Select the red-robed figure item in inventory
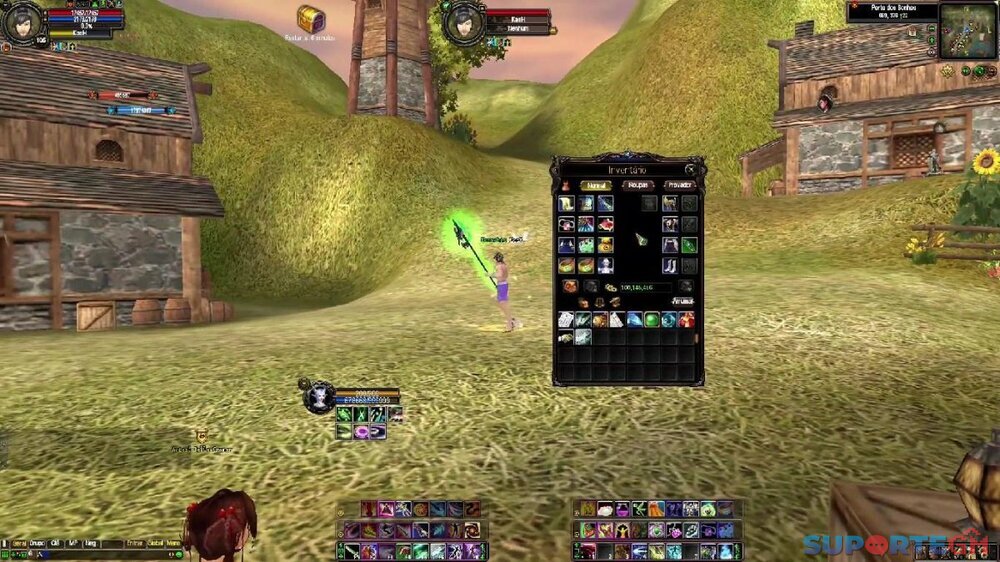 tap(687, 319)
